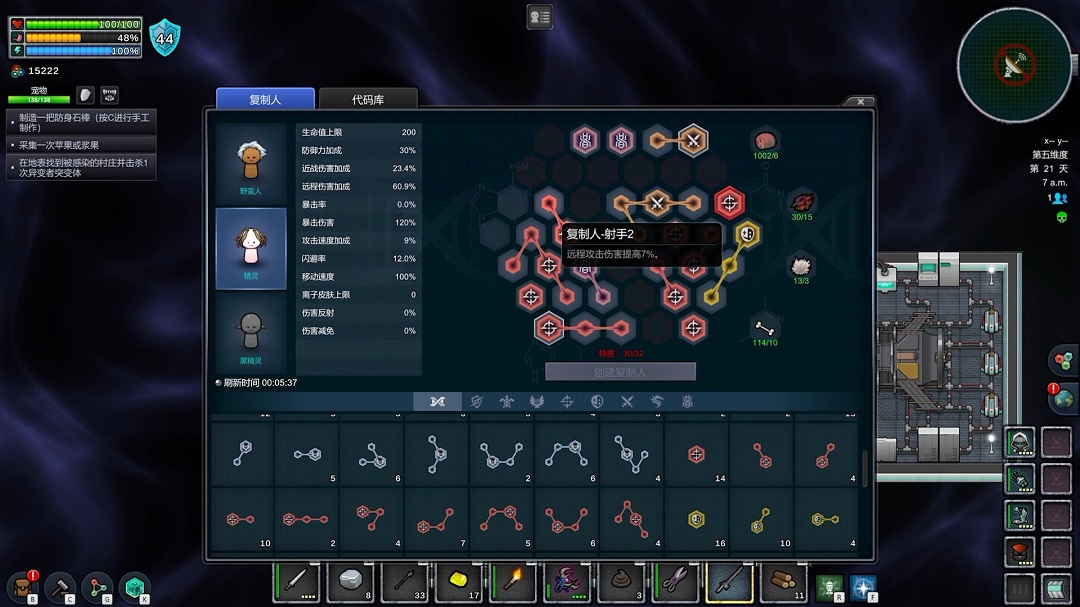The width and height of the screenshot is (1080, 607).
Task: Filter chips by turtle category
Action: click(x=508, y=401)
